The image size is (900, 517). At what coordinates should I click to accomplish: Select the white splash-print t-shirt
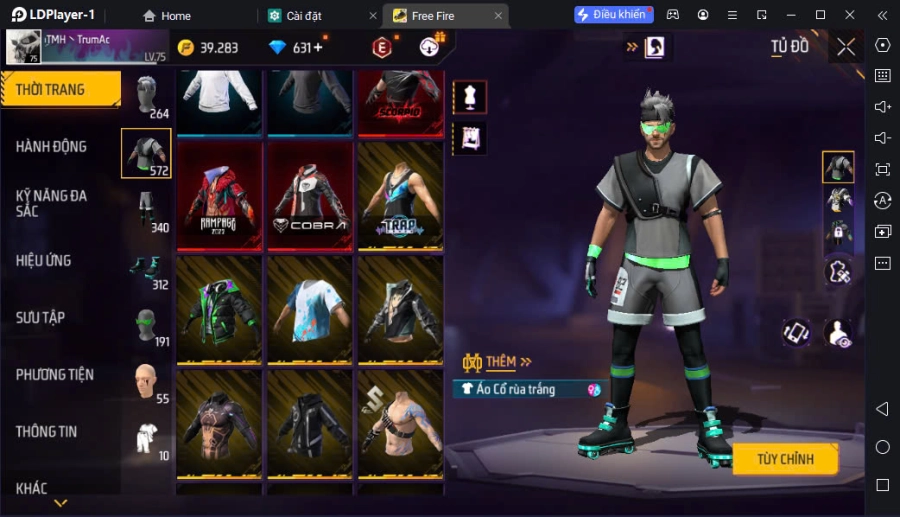pos(310,309)
